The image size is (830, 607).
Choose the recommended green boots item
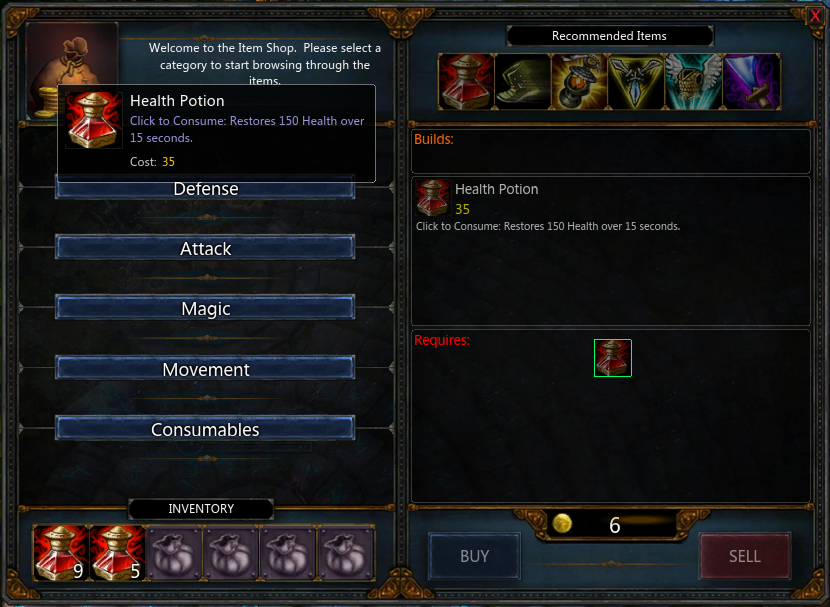pyautogui.click(x=523, y=81)
